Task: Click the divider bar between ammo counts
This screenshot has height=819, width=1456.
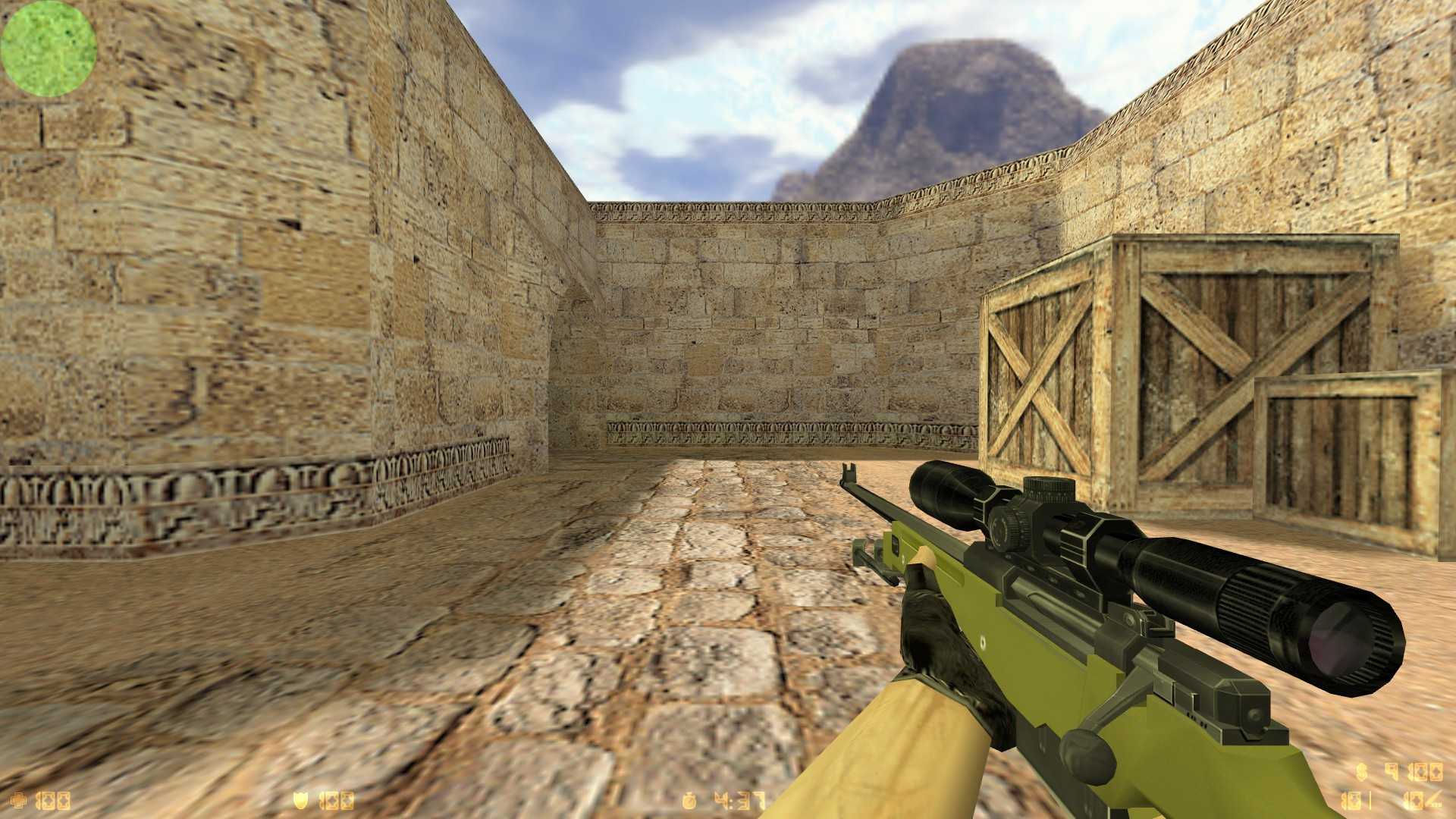Action: [1370, 801]
